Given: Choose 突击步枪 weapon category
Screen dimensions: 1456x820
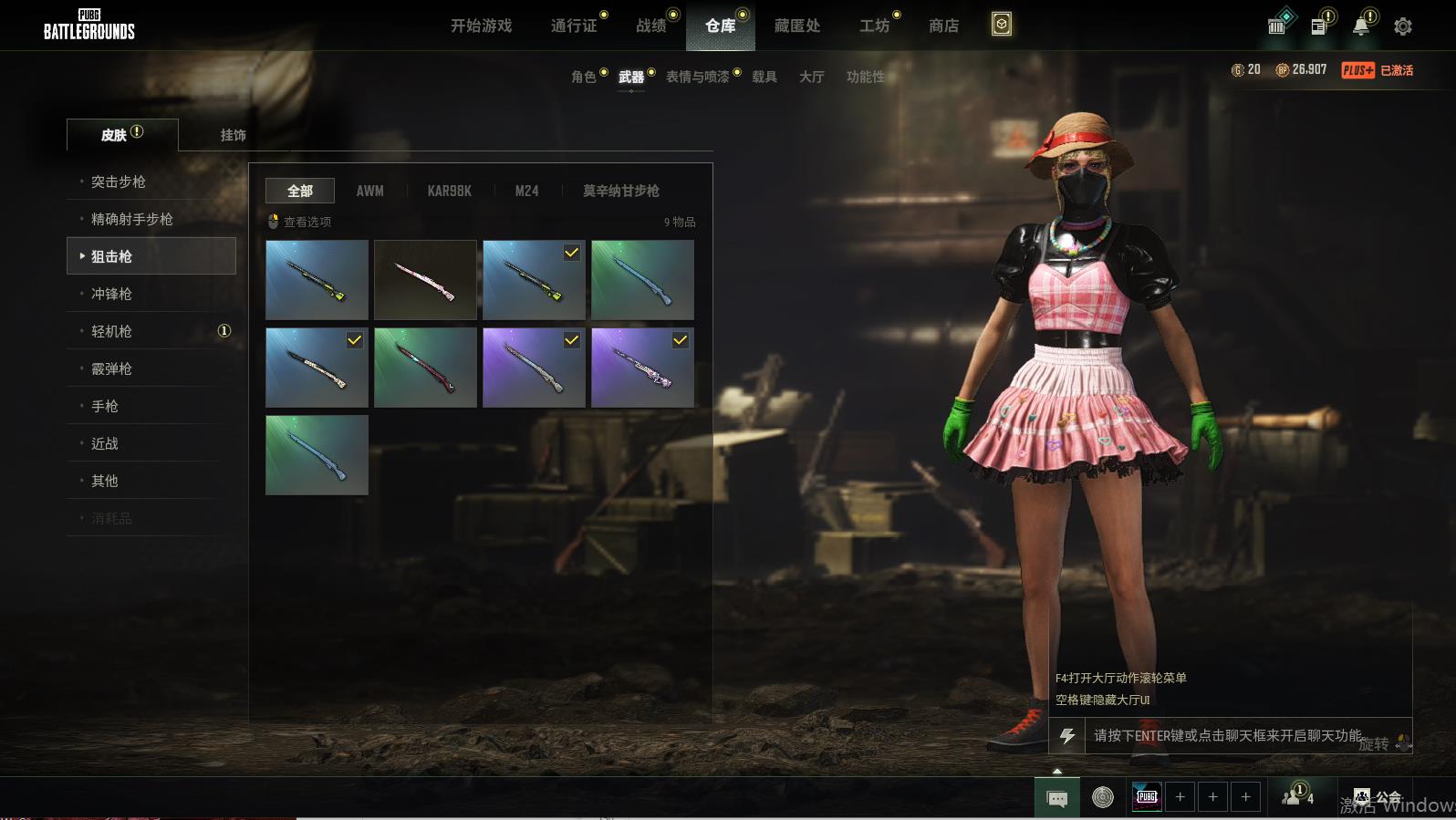Looking at the screenshot, I should point(119,182).
